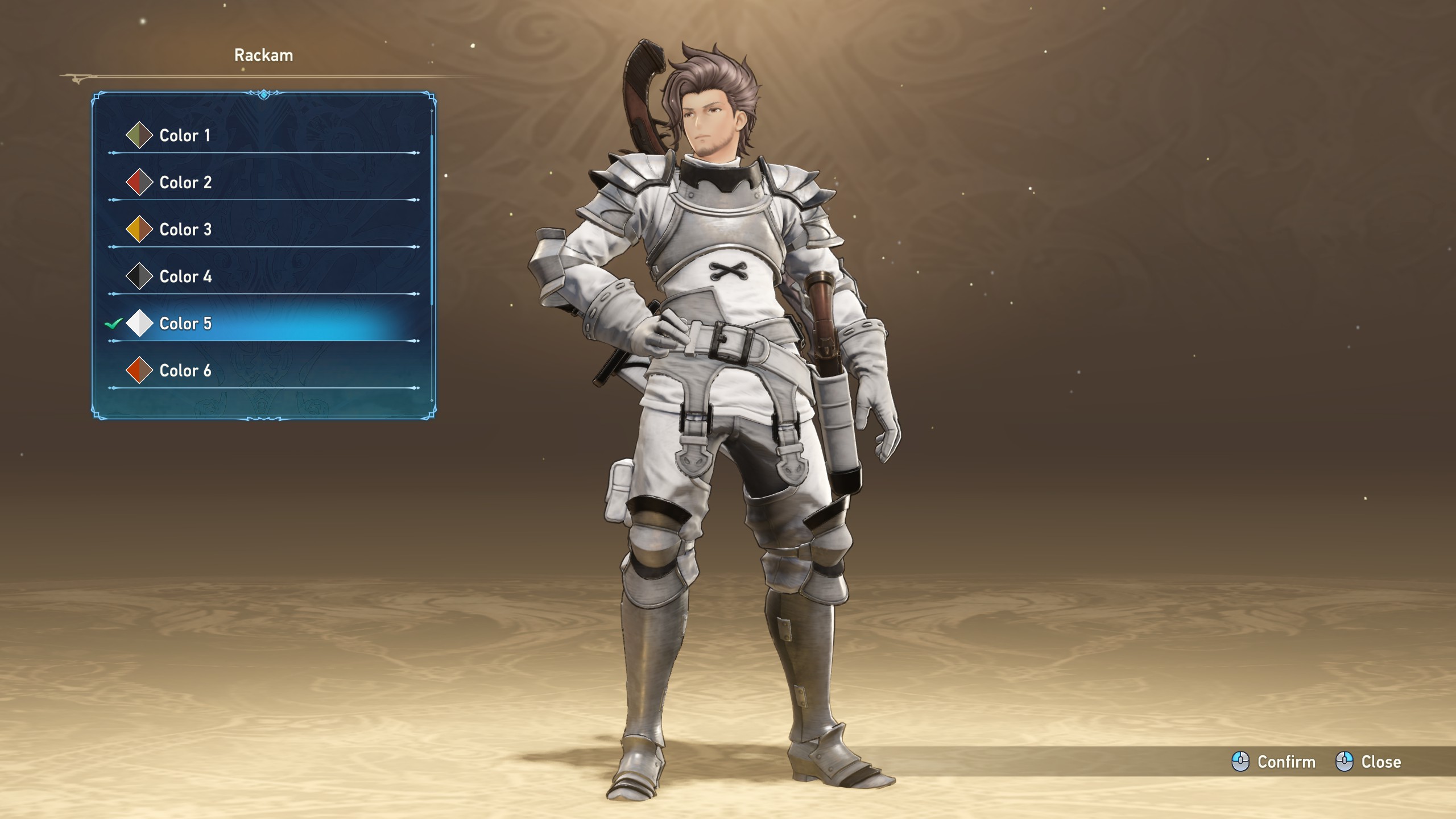
Task: Select the Color 1 option
Action: [185, 135]
